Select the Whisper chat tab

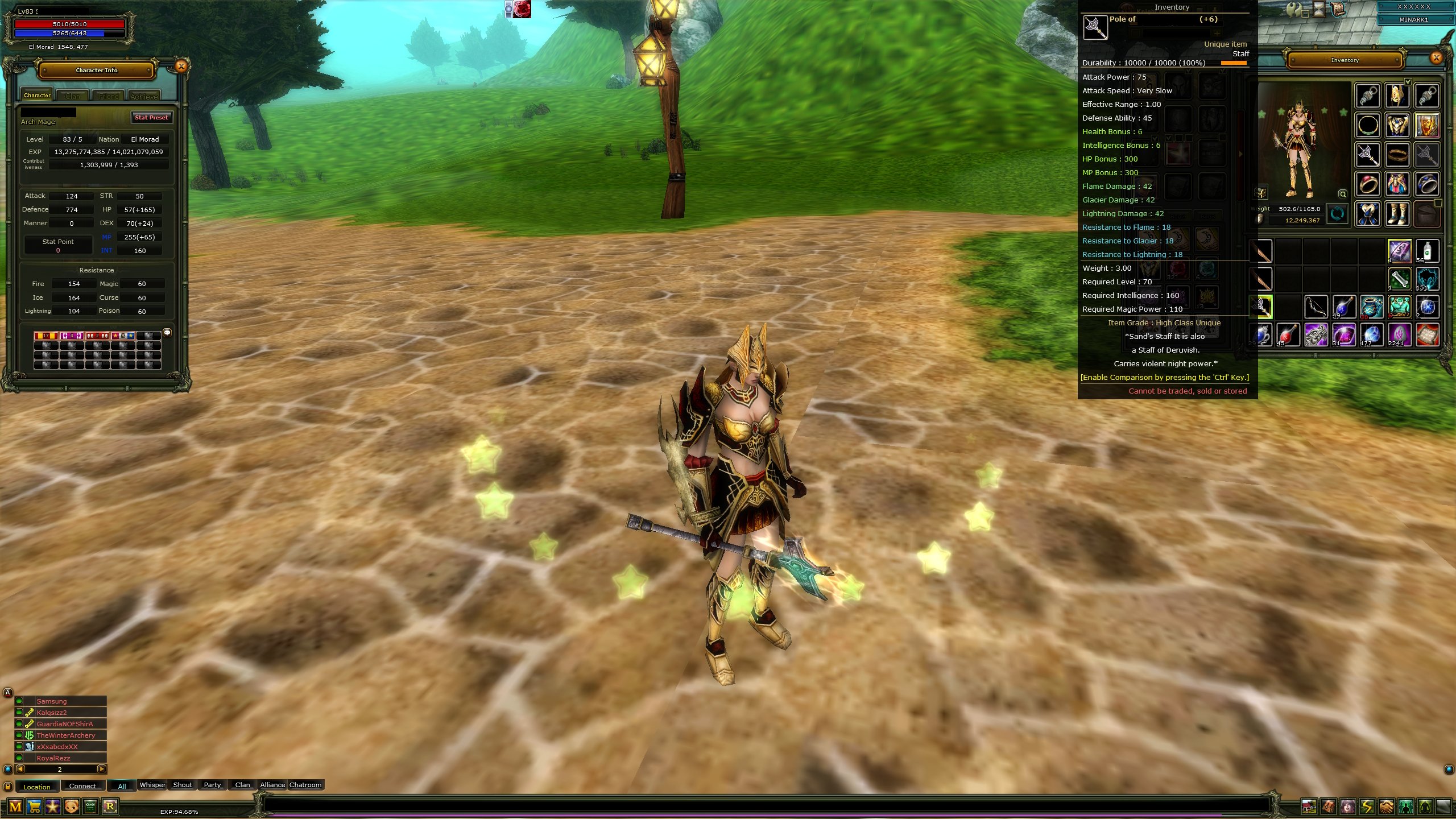(152, 785)
